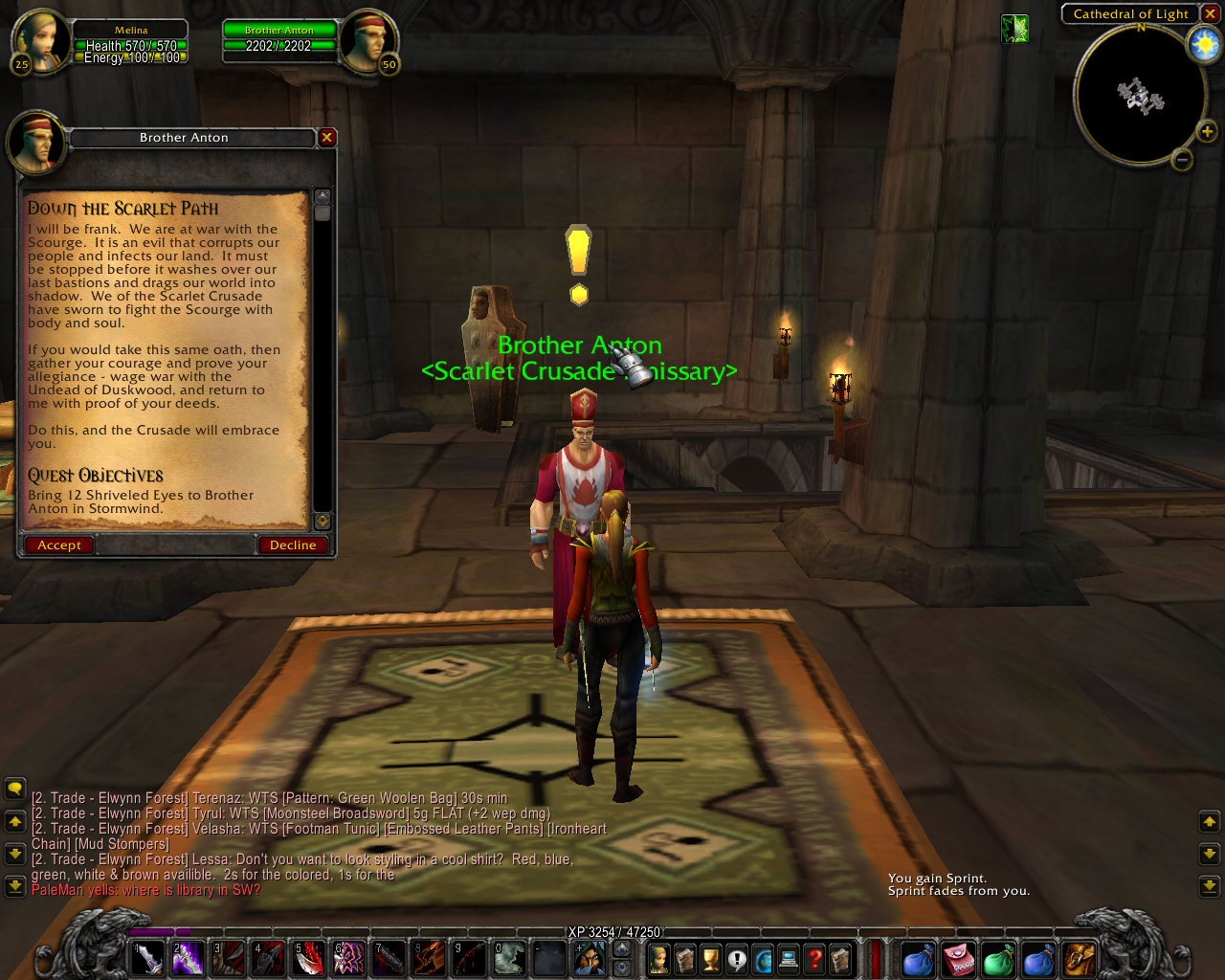Close the Cathedral of Light zone label
Image resolution: width=1225 pixels, height=980 pixels.
pos(1210,13)
